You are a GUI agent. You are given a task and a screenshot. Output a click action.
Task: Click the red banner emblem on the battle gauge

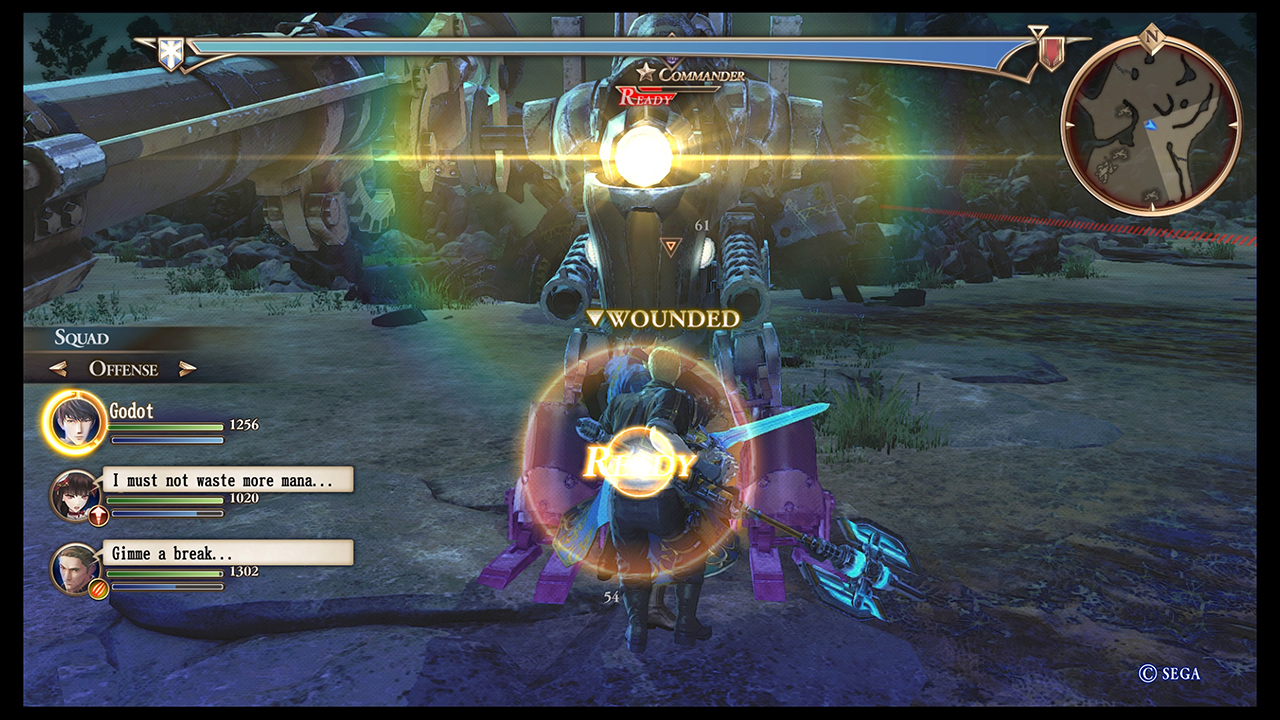(x=1050, y=51)
